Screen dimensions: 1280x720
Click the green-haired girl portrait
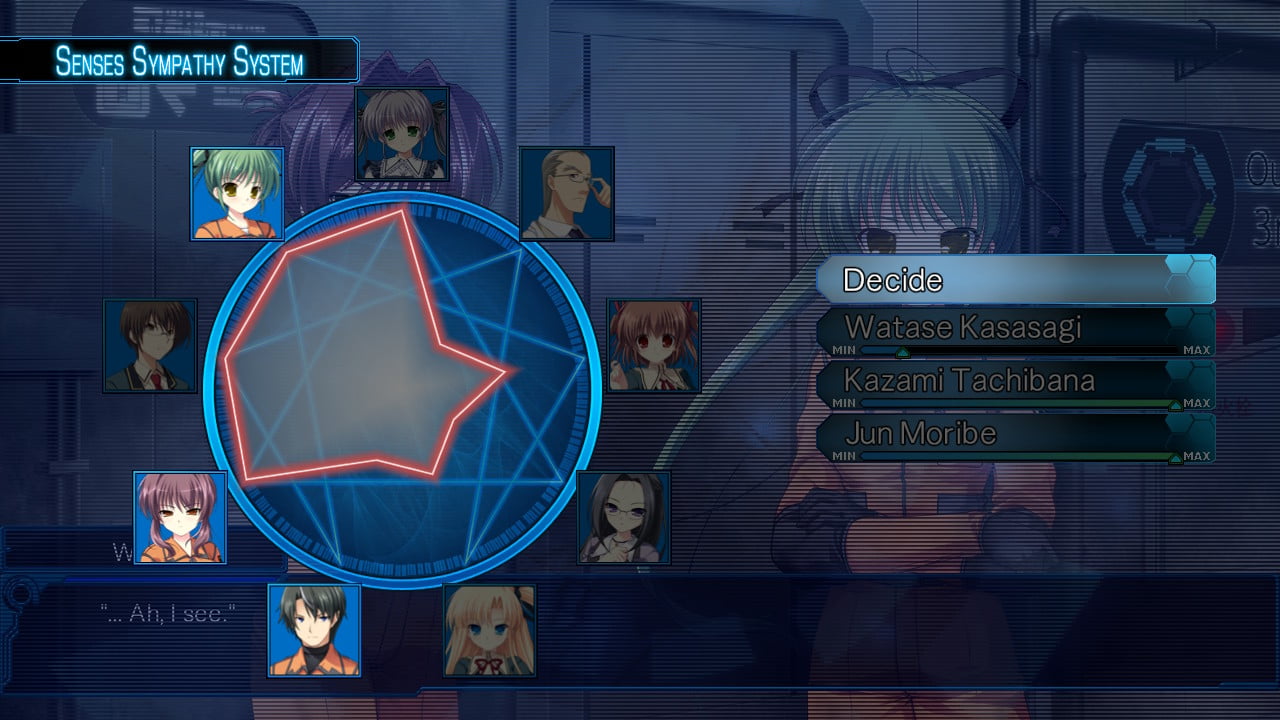(237, 194)
